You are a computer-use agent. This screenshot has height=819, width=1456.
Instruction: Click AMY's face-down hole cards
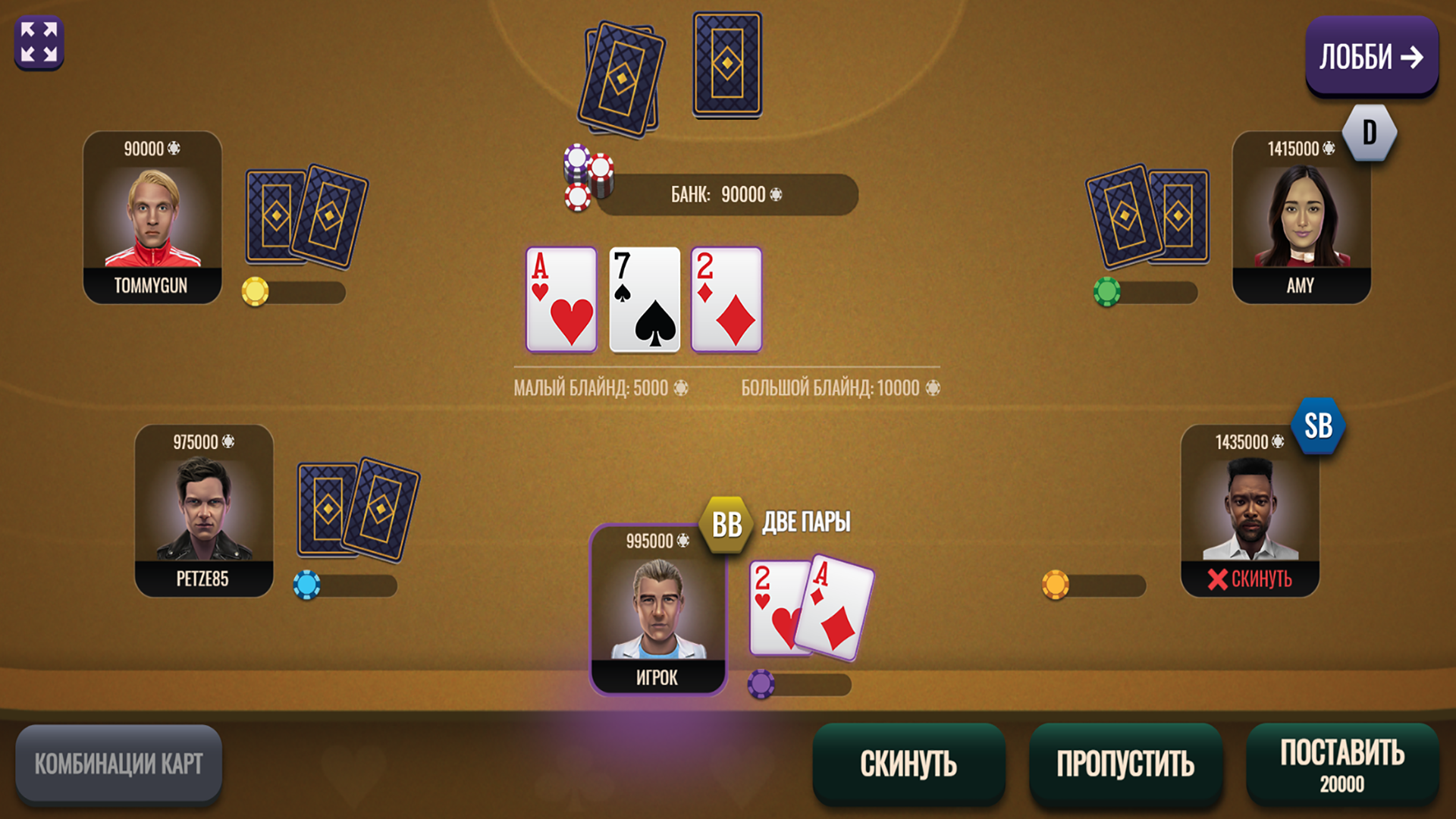1145,218
